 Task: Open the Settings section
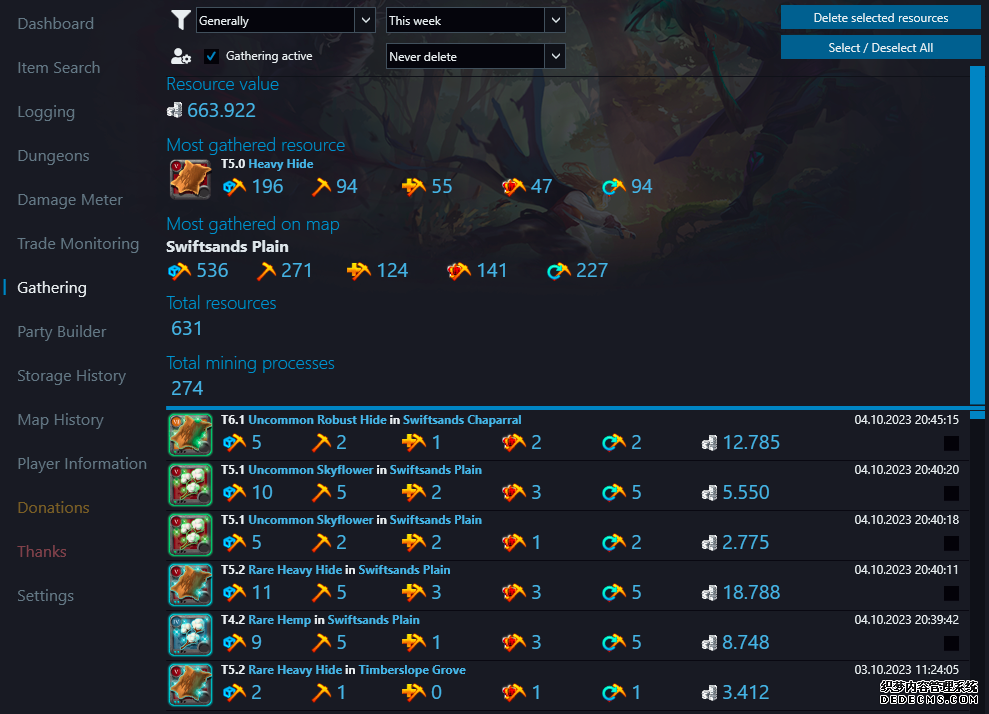[45, 596]
